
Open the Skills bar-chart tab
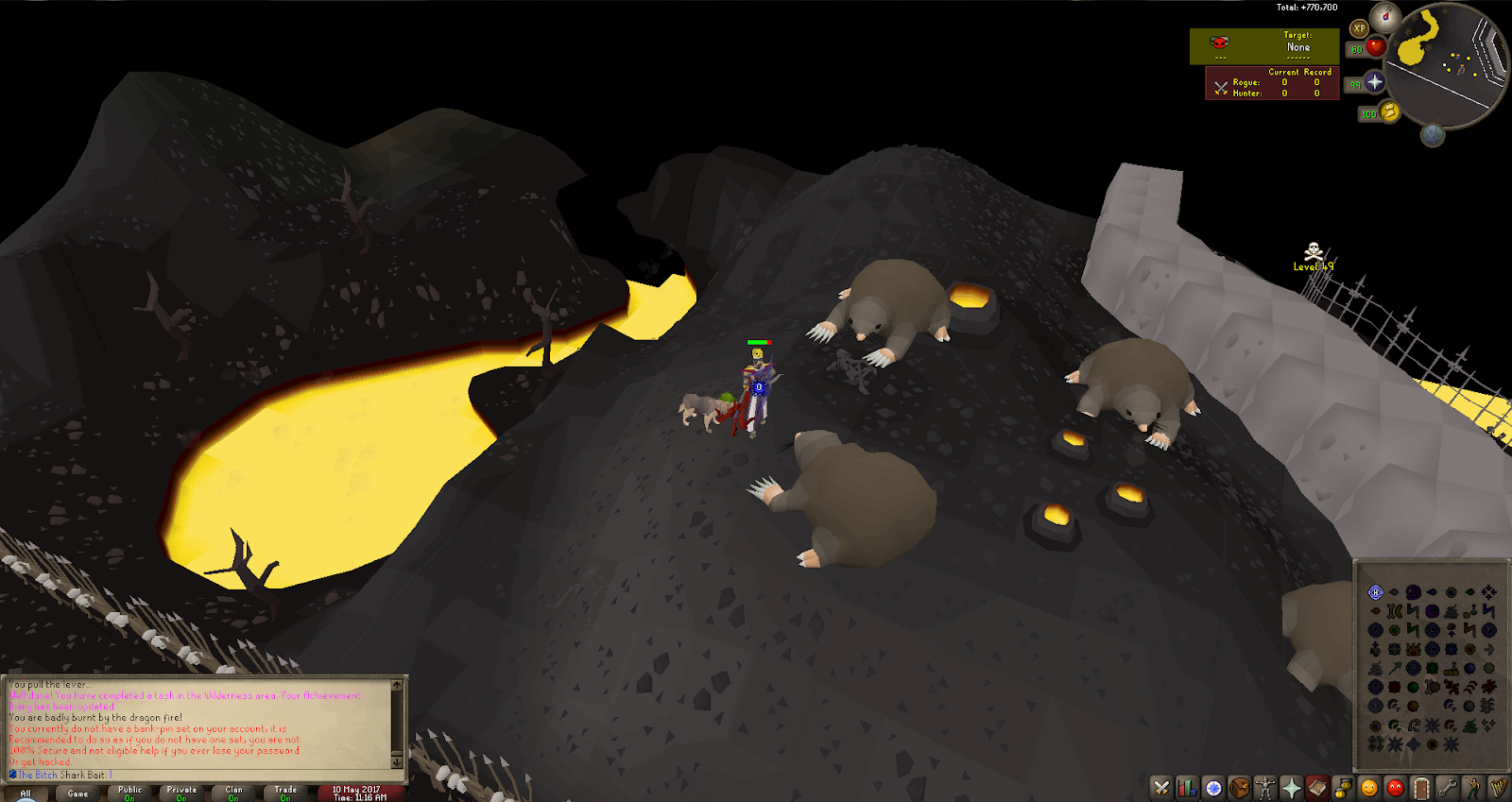(x=1187, y=788)
